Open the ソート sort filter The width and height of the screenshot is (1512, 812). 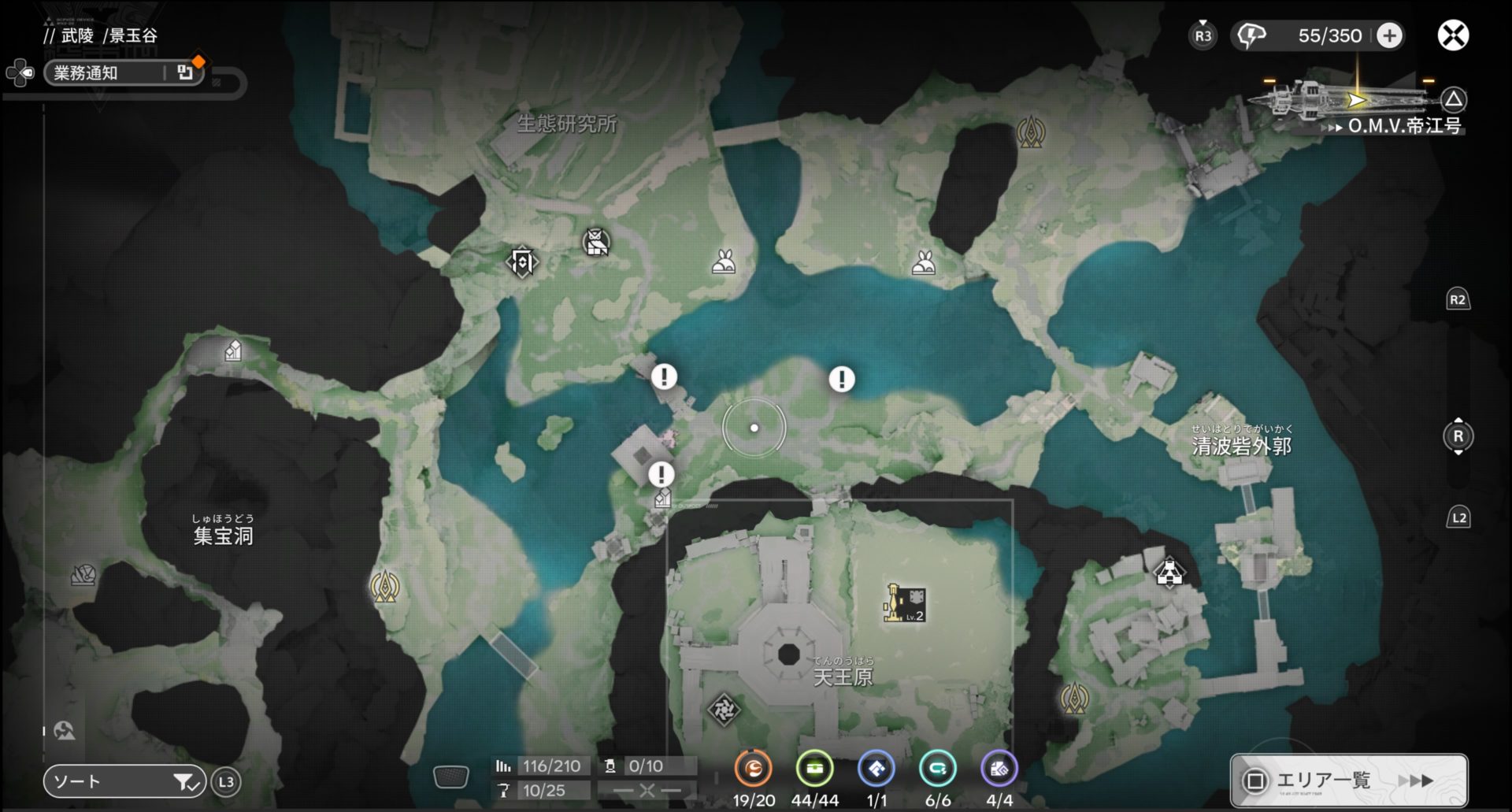coord(124,781)
